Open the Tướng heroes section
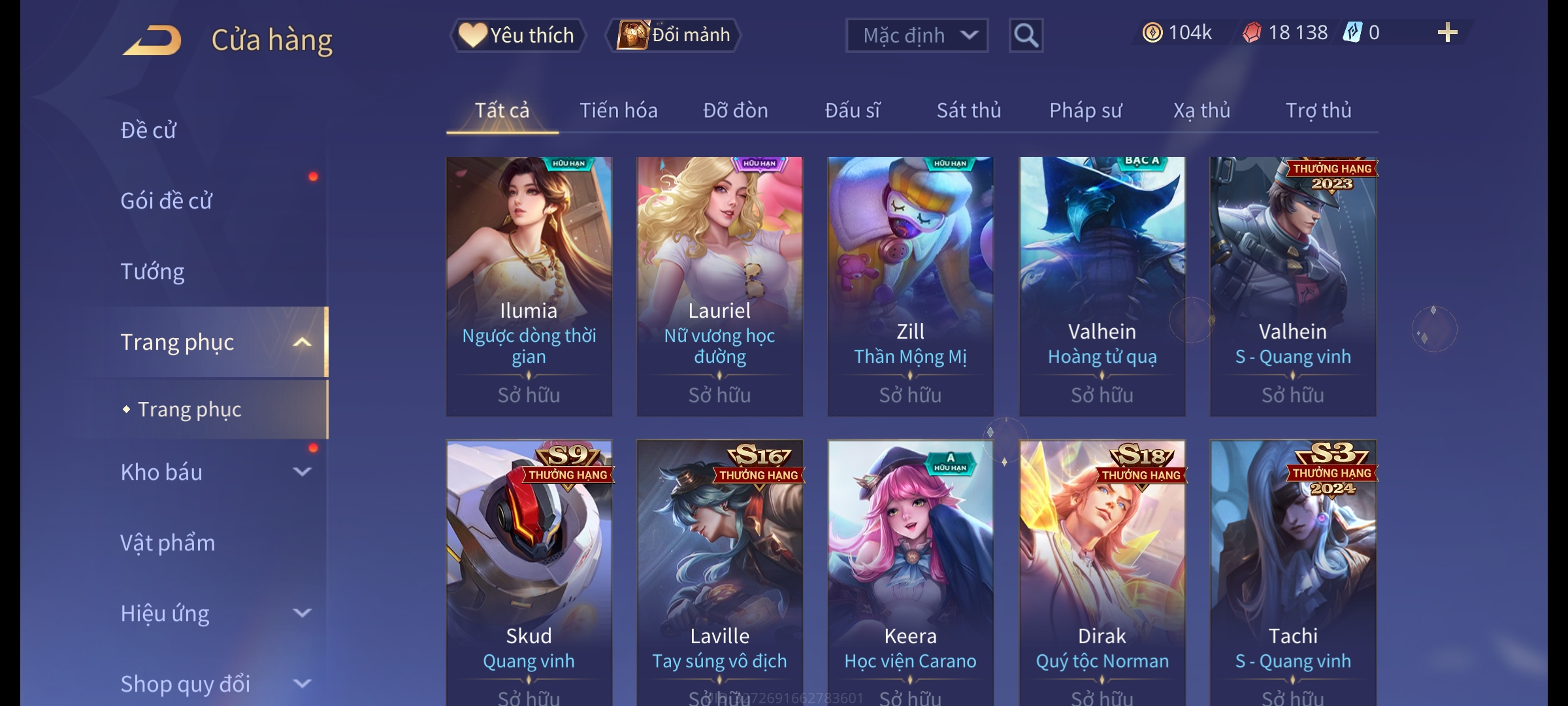The height and width of the screenshot is (706, 1568). click(x=153, y=271)
